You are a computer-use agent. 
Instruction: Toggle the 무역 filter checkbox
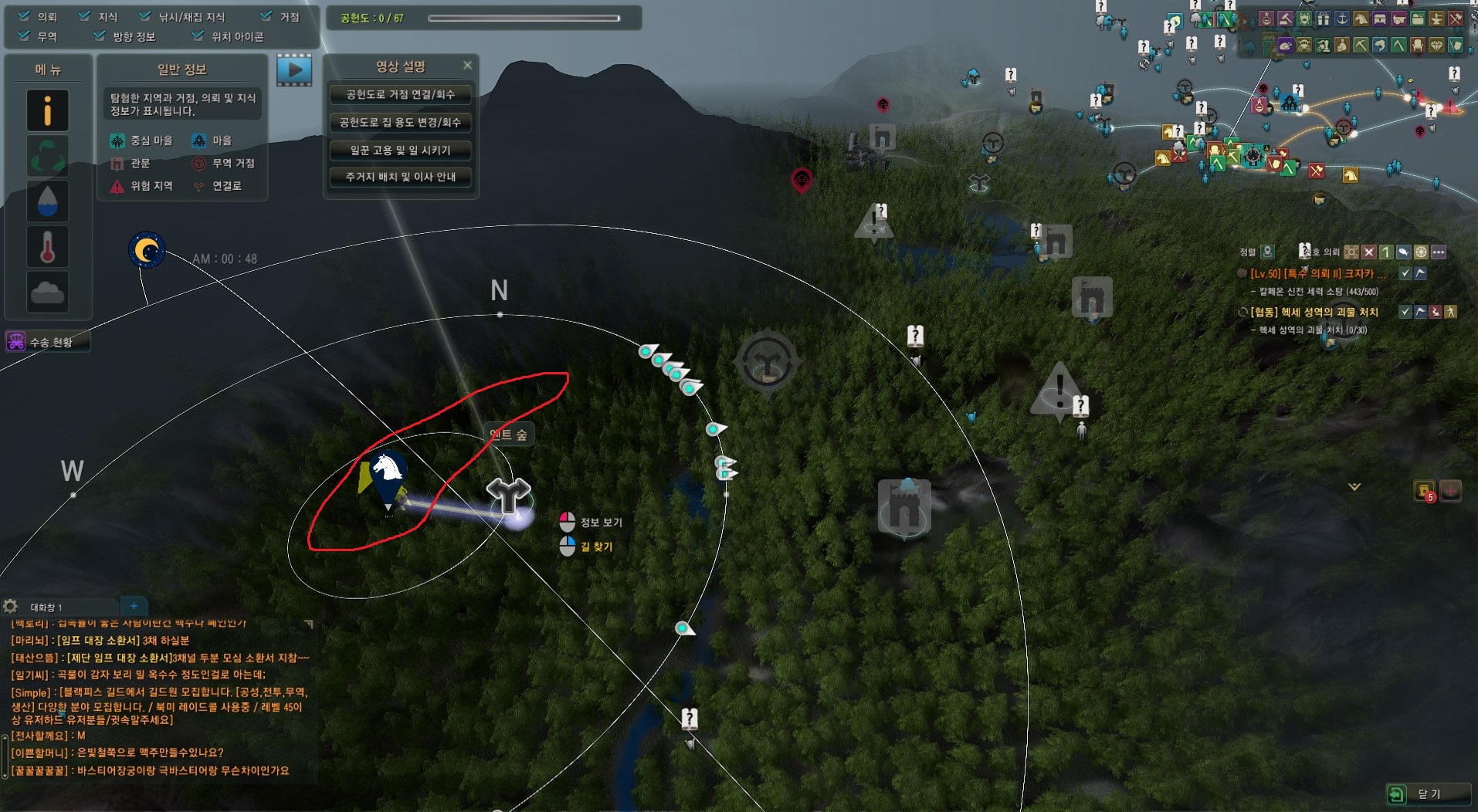pos(24,36)
